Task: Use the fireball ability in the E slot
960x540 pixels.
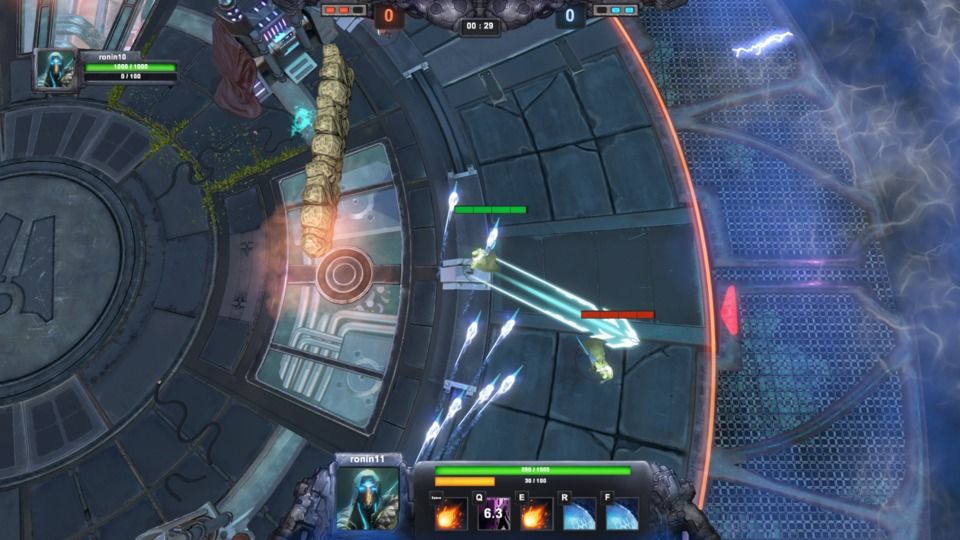Action: pos(536,514)
